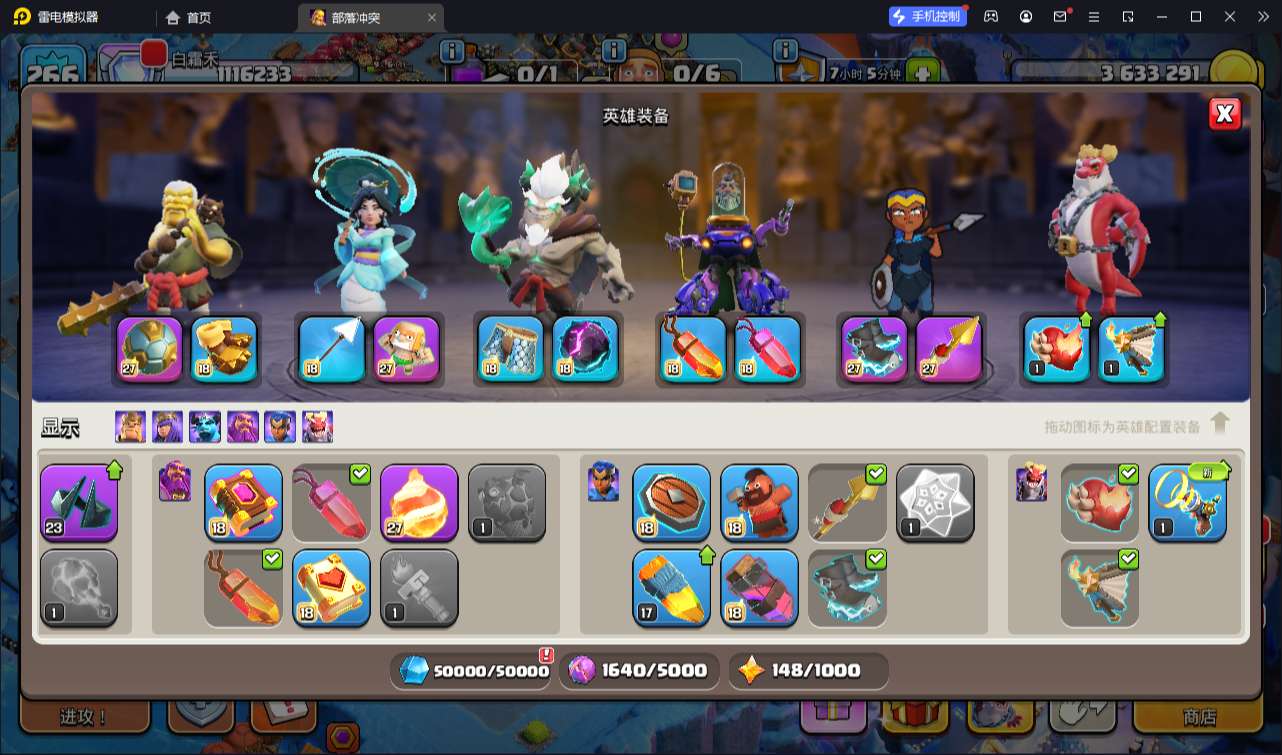Viewport: 1282px width, 755px height.
Task: Select the locked grey torch equipment
Action: (419, 587)
